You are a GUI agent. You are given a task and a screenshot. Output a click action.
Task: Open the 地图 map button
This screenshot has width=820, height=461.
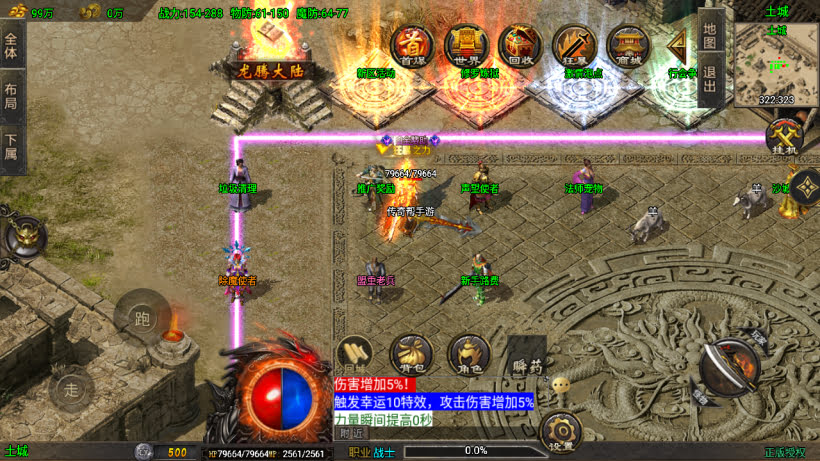coord(710,36)
